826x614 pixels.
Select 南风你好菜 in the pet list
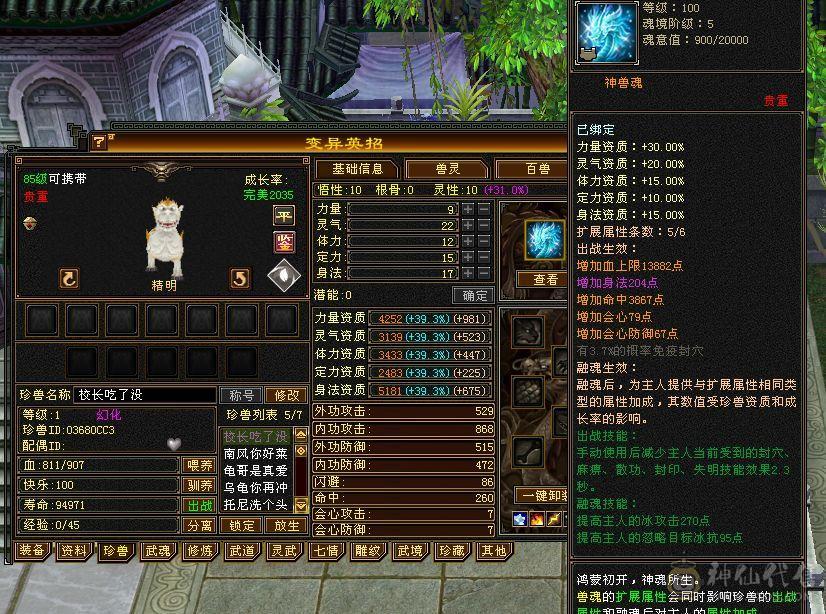(255, 453)
